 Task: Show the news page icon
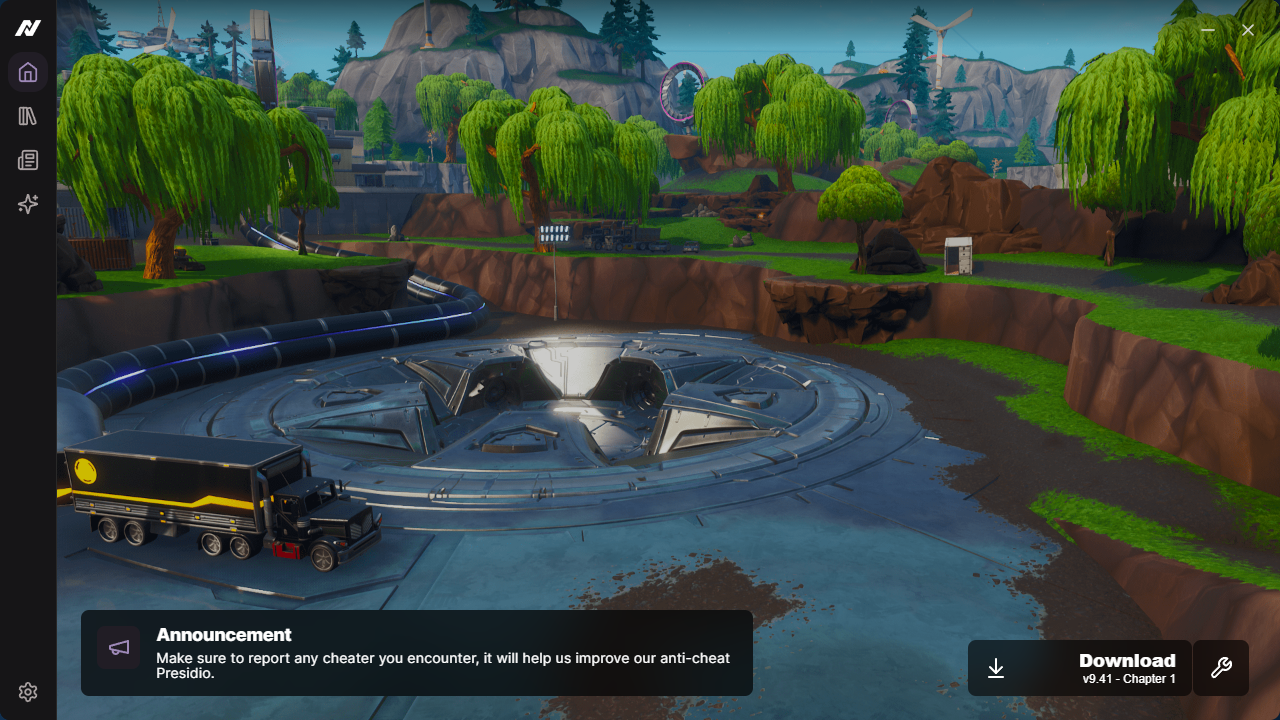[x=28, y=160]
